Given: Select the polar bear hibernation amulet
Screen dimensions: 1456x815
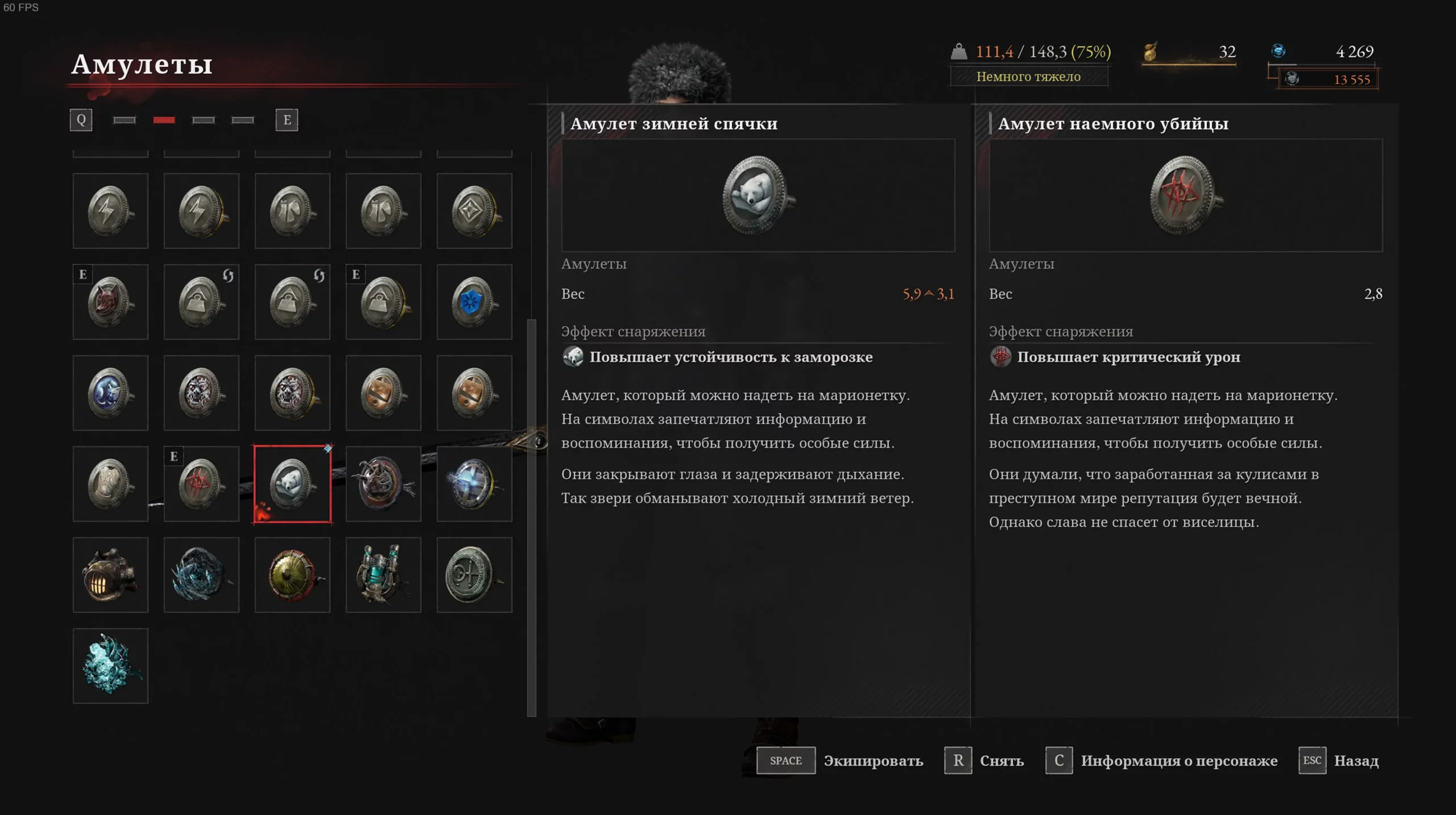Looking at the screenshot, I should coord(292,484).
